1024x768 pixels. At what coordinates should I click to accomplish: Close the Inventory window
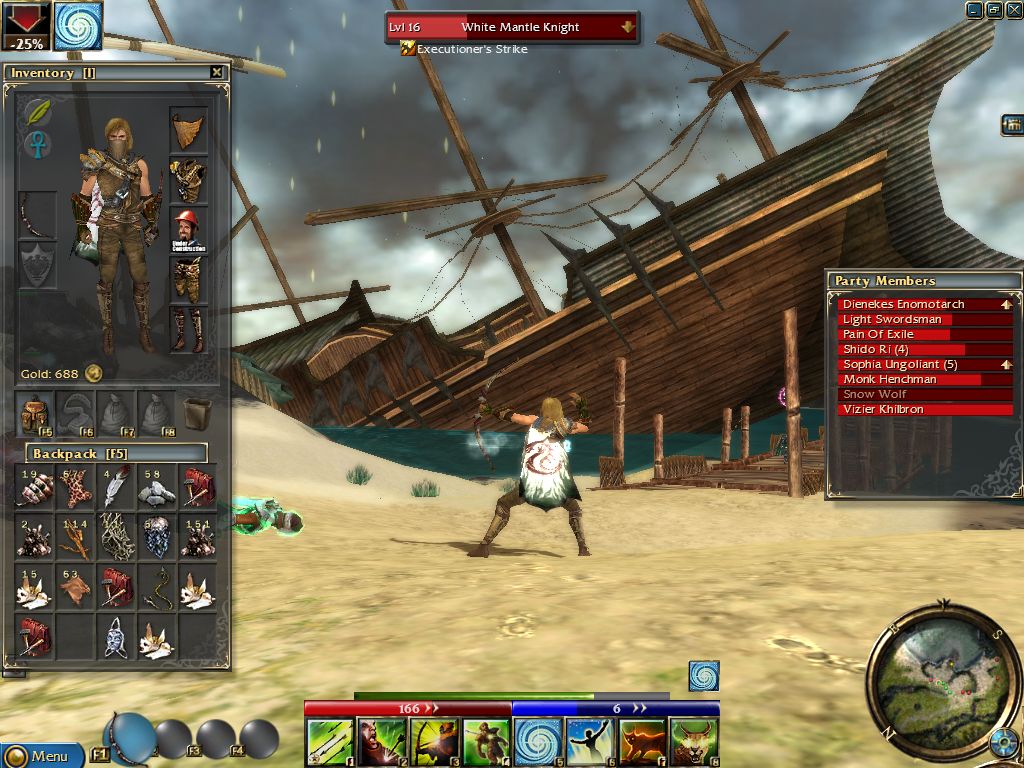point(217,72)
